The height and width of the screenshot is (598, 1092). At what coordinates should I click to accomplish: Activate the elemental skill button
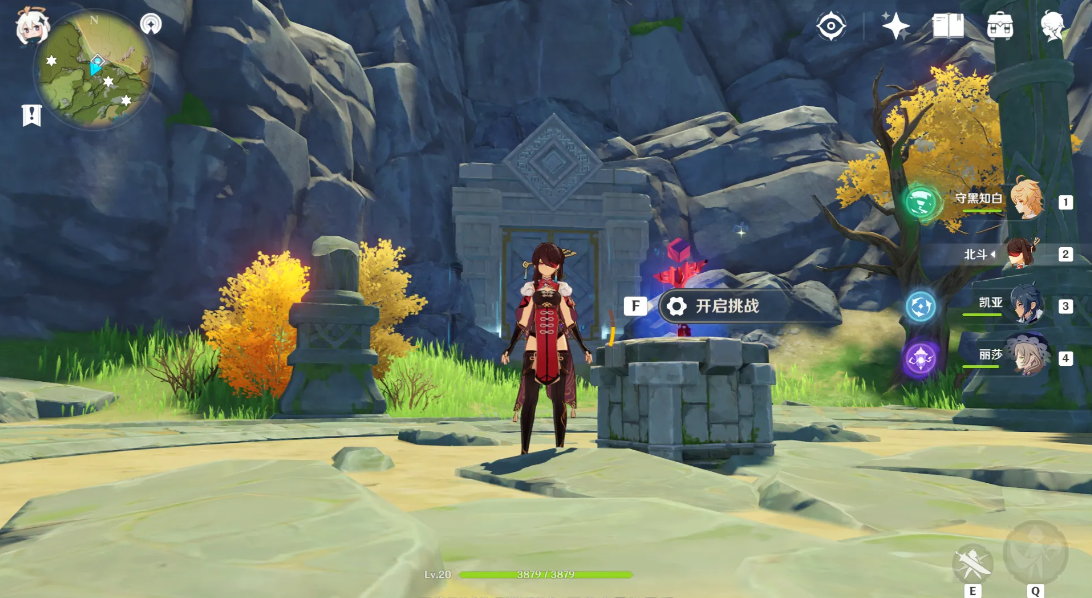(x=972, y=565)
